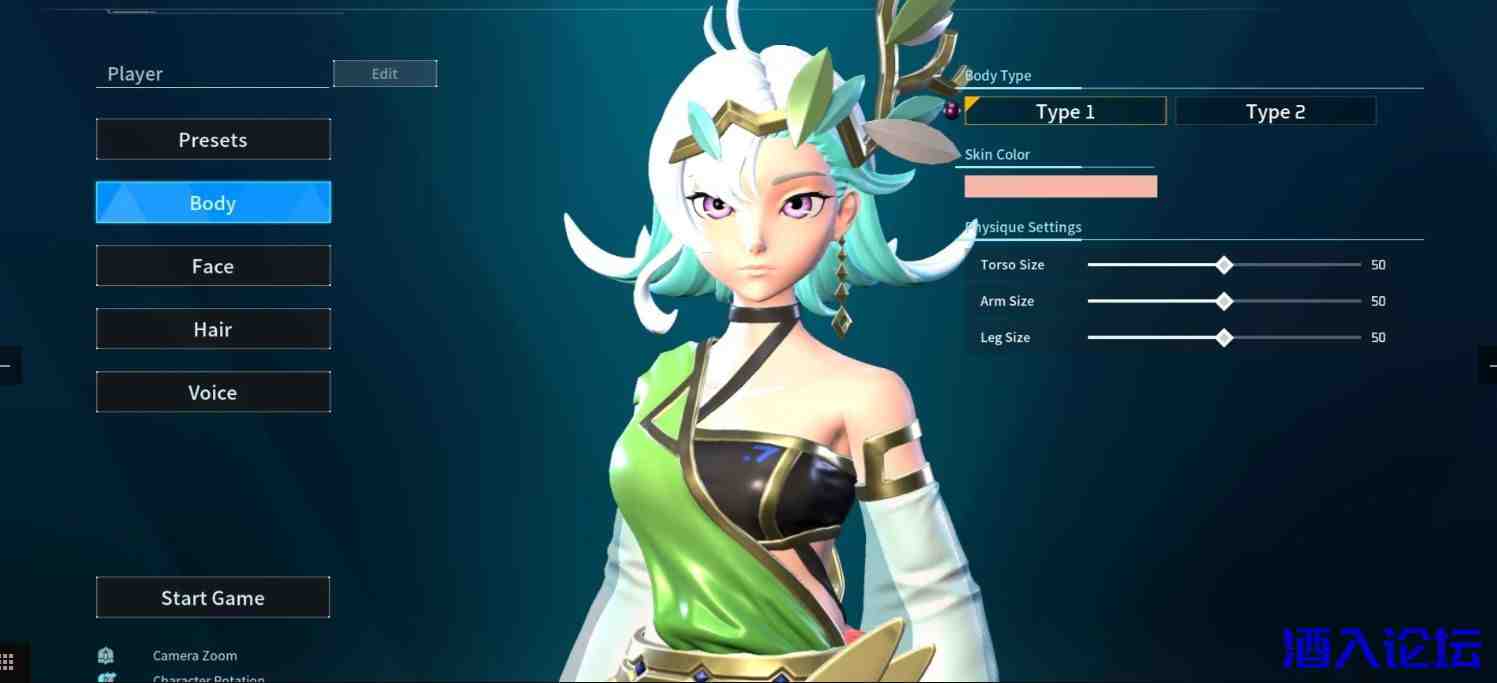Choose body Type 2
The height and width of the screenshot is (683, 1497).
click(x=1275, y=112)
